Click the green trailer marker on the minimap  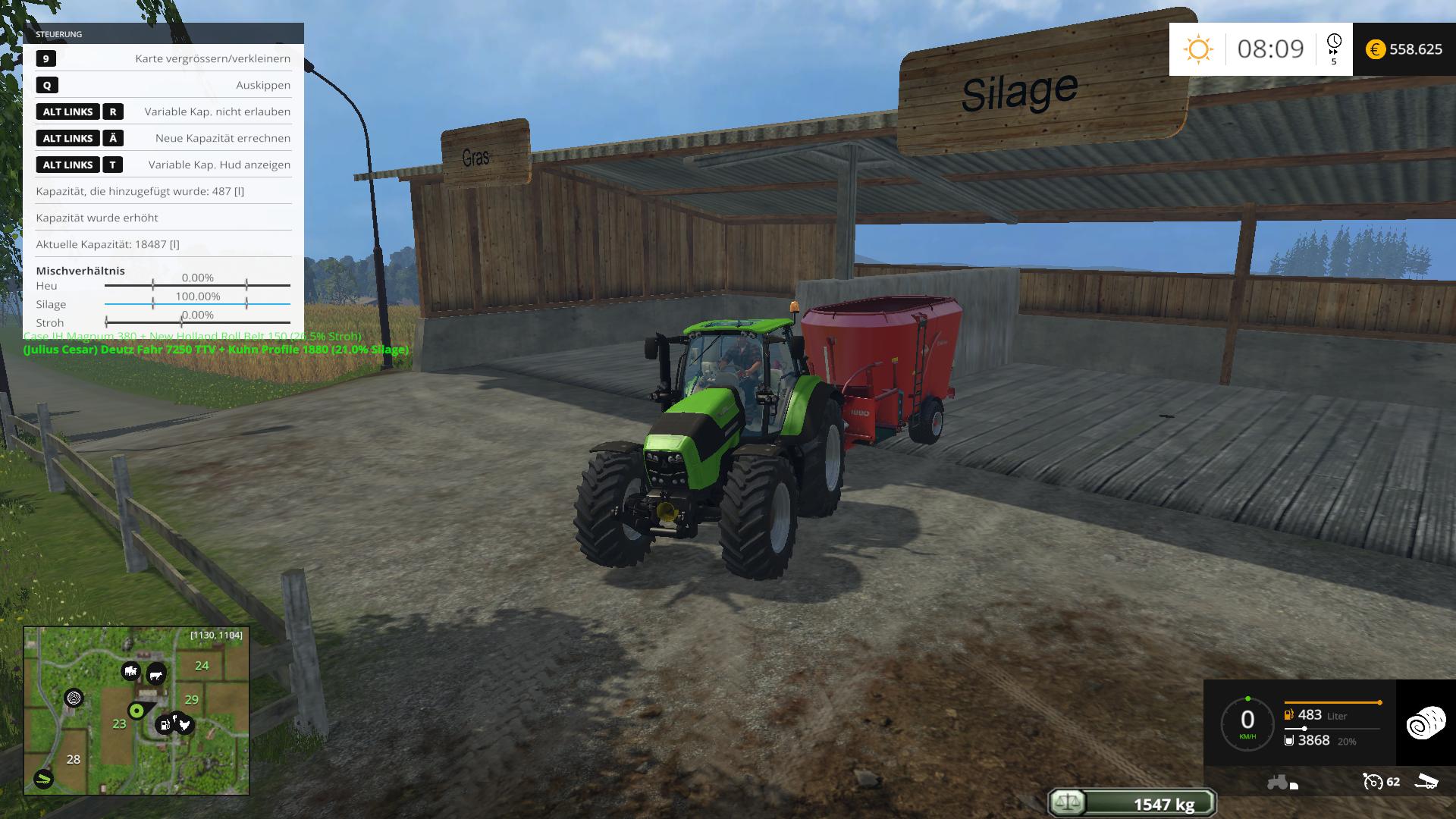(x=44, y=778)
